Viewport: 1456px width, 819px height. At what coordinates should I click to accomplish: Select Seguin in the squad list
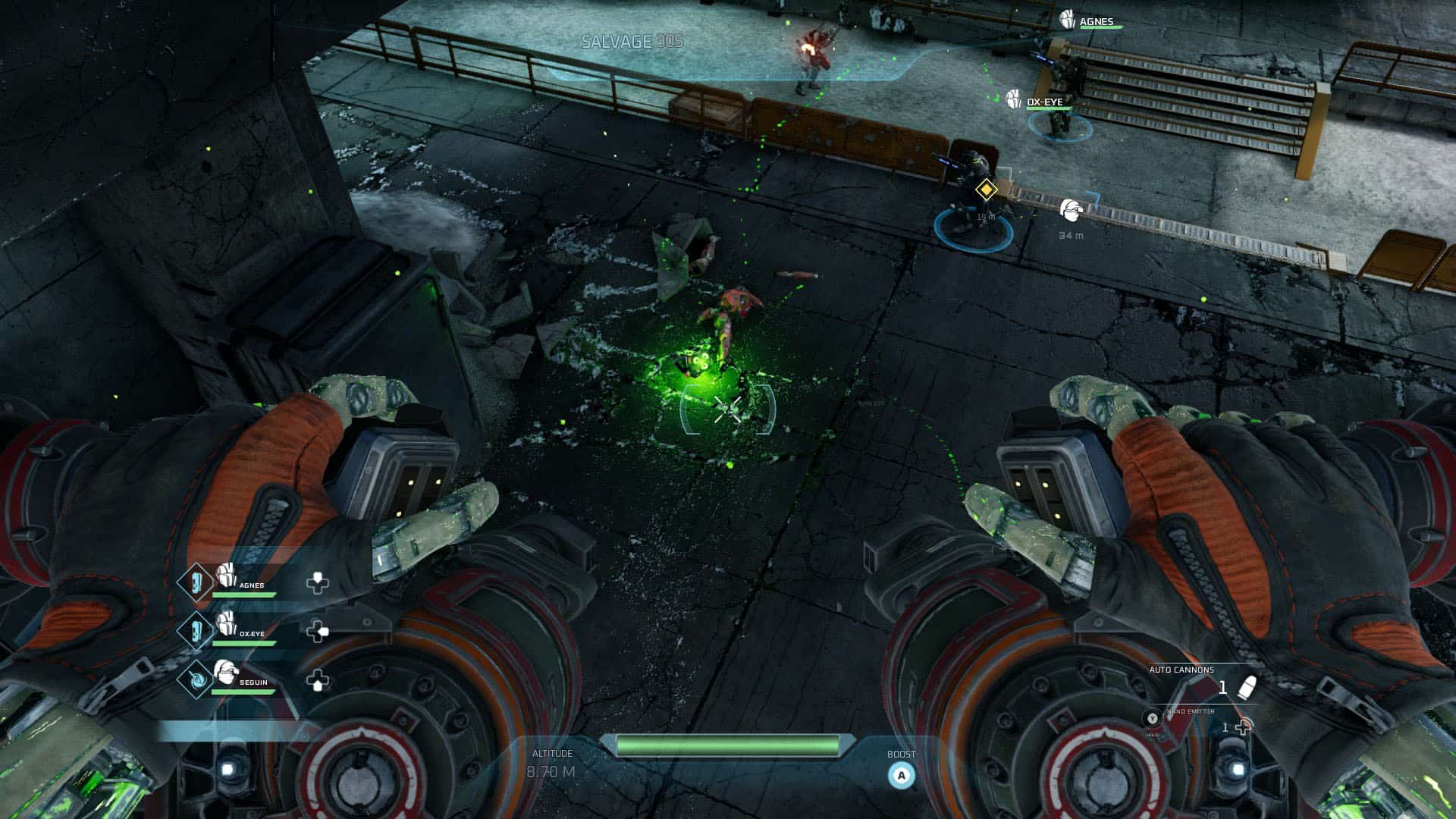[252, 682]
